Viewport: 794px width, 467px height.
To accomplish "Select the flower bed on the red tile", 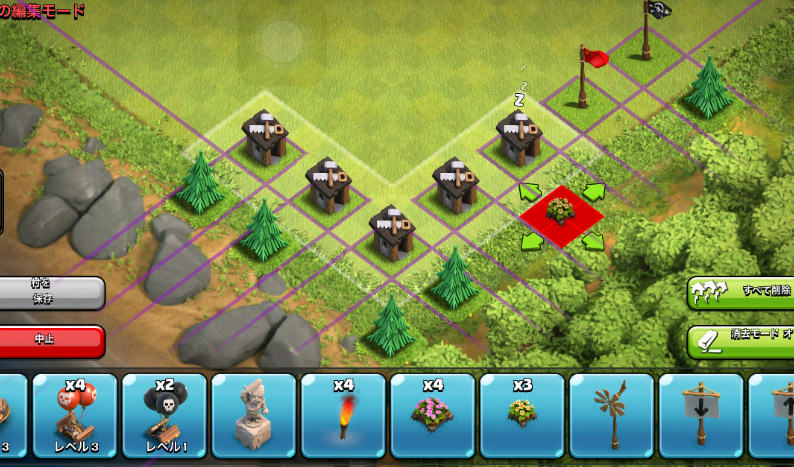I will [x=561, y=212].
